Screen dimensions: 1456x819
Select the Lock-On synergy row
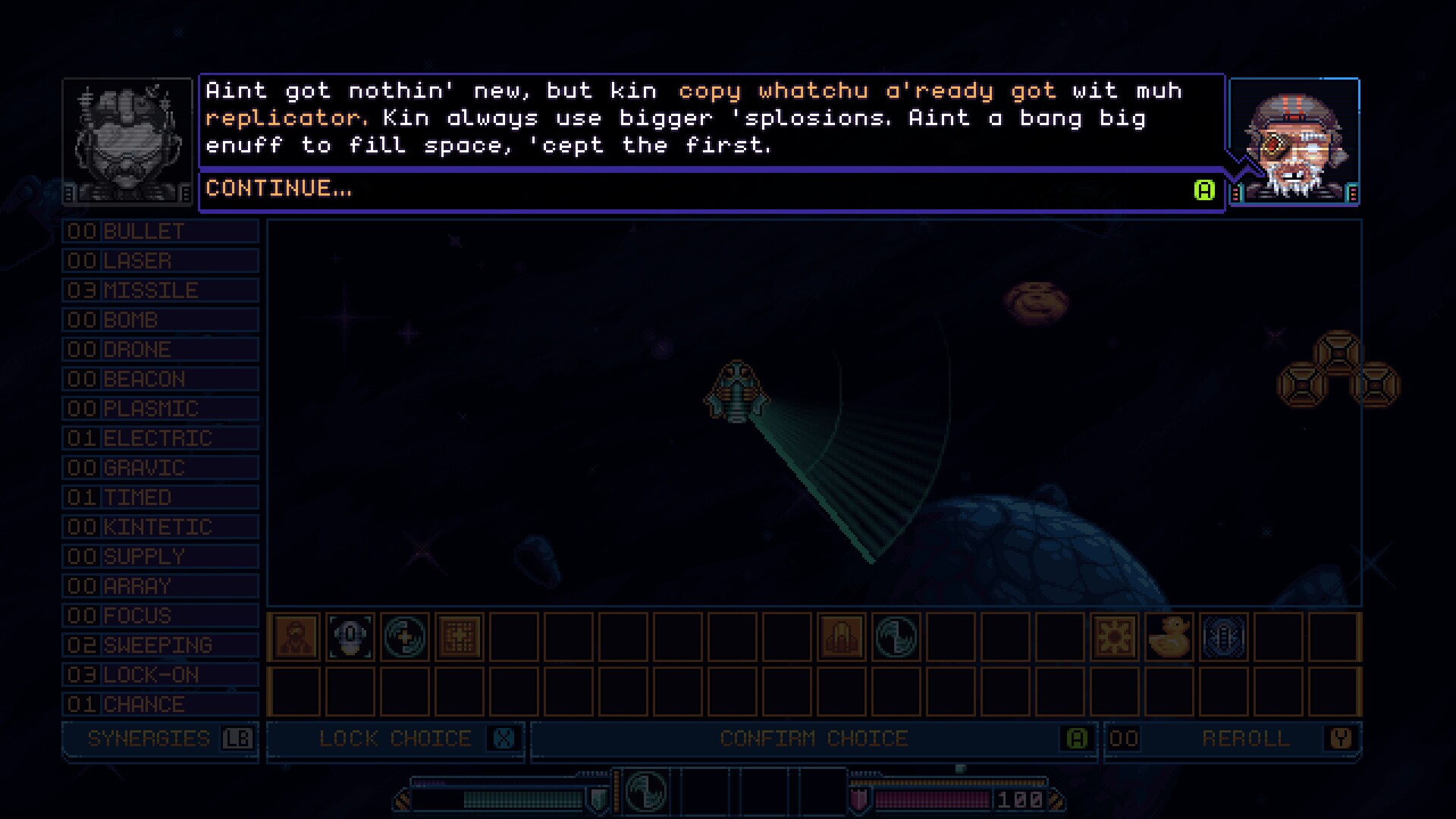pos(160,675)
